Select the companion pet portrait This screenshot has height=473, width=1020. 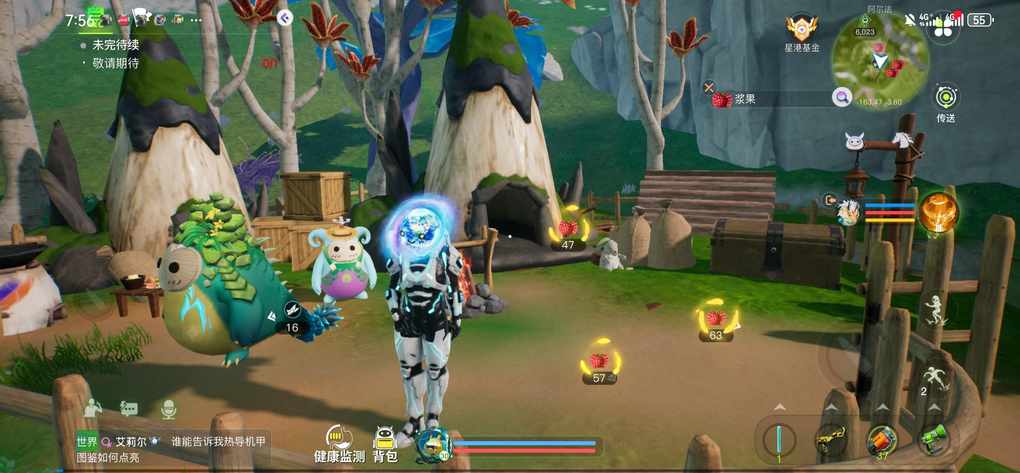[x=848, y=211]
